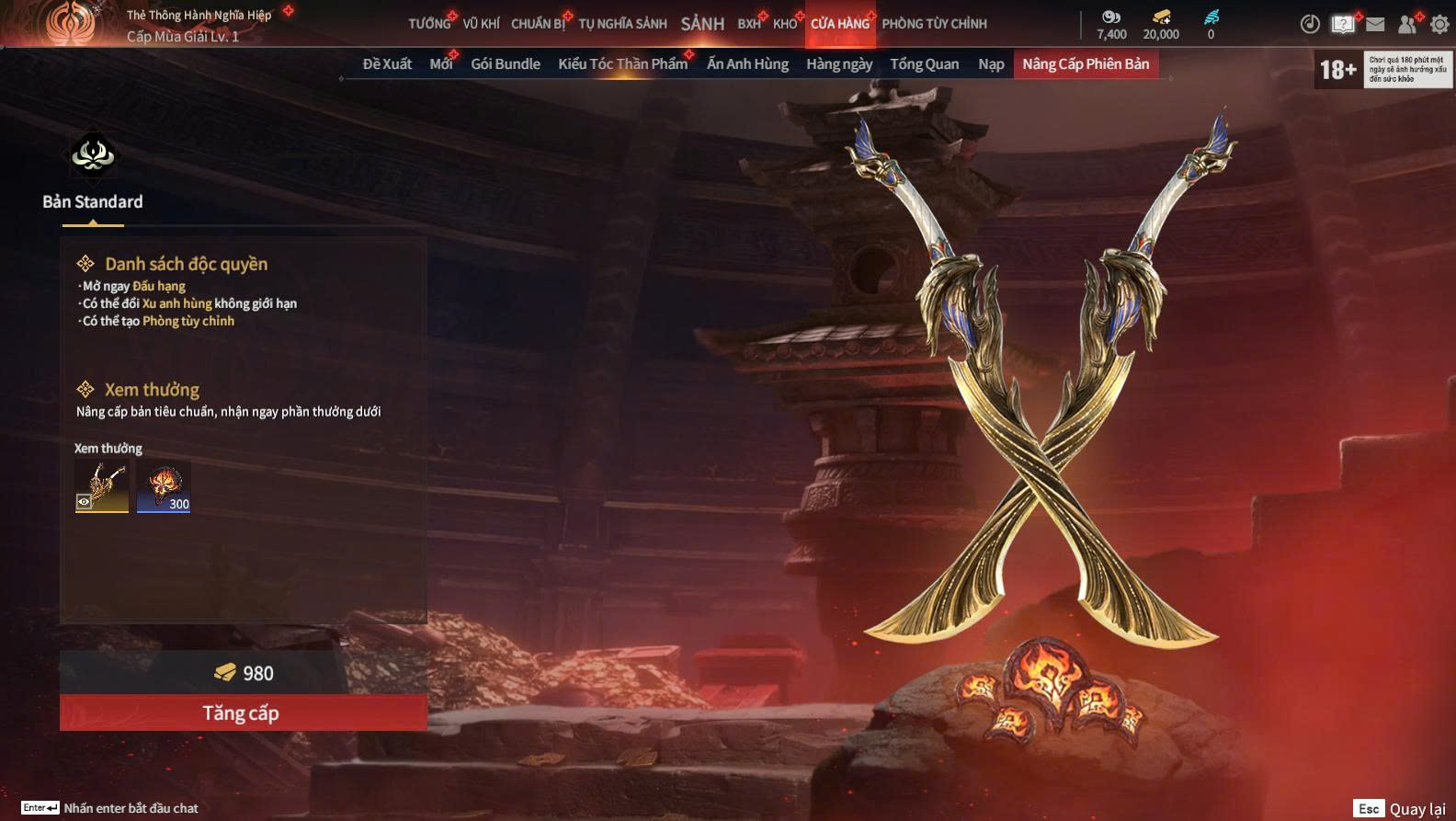Open the KHO inventory menu
The image size is (1456, 821).
pyautogui.click(x=785, y=24)
